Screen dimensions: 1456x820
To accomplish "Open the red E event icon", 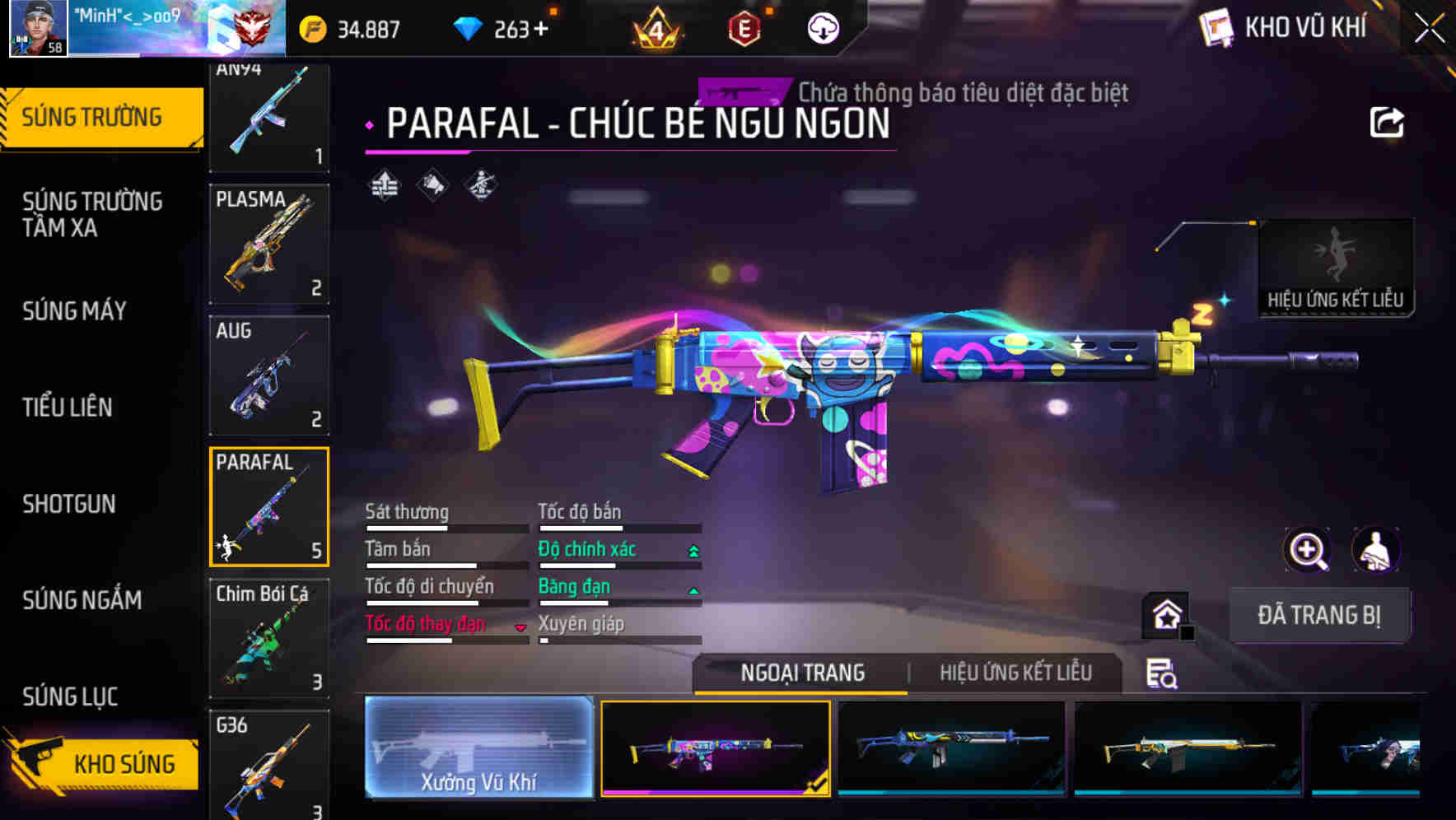I will click(743, 29).
